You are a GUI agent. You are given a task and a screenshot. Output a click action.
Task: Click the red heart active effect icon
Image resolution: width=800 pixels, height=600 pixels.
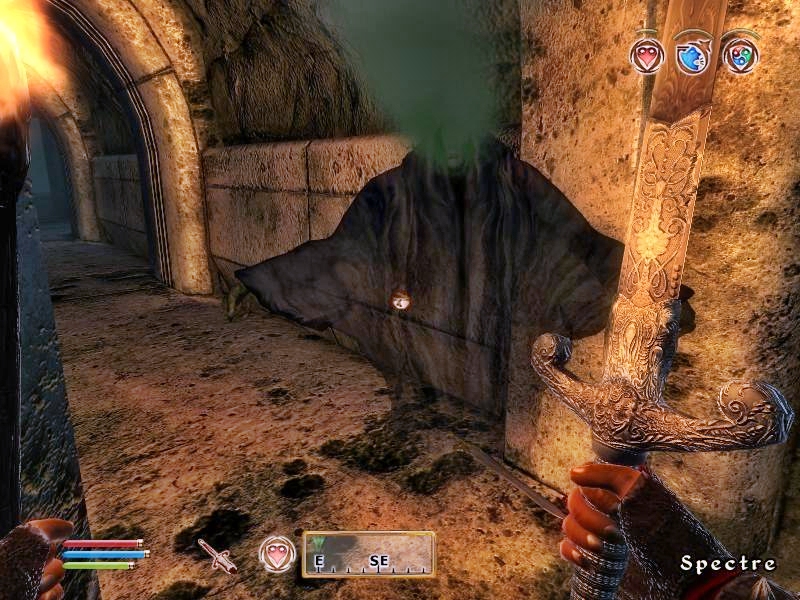coord(647,54)
